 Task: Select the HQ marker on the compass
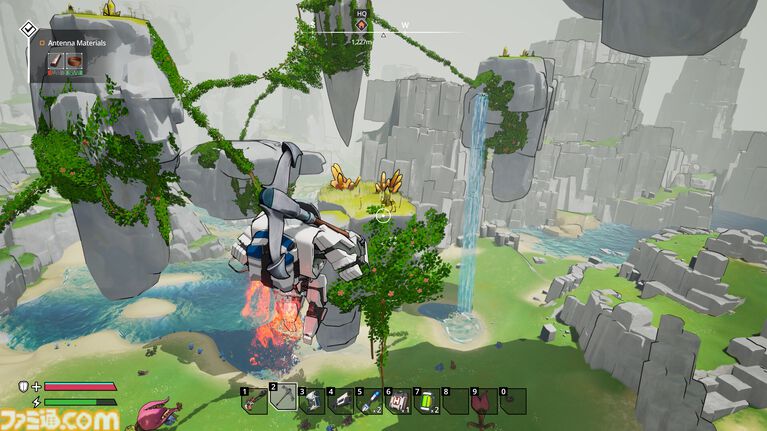pyautogui.click(x=361, y=24)
